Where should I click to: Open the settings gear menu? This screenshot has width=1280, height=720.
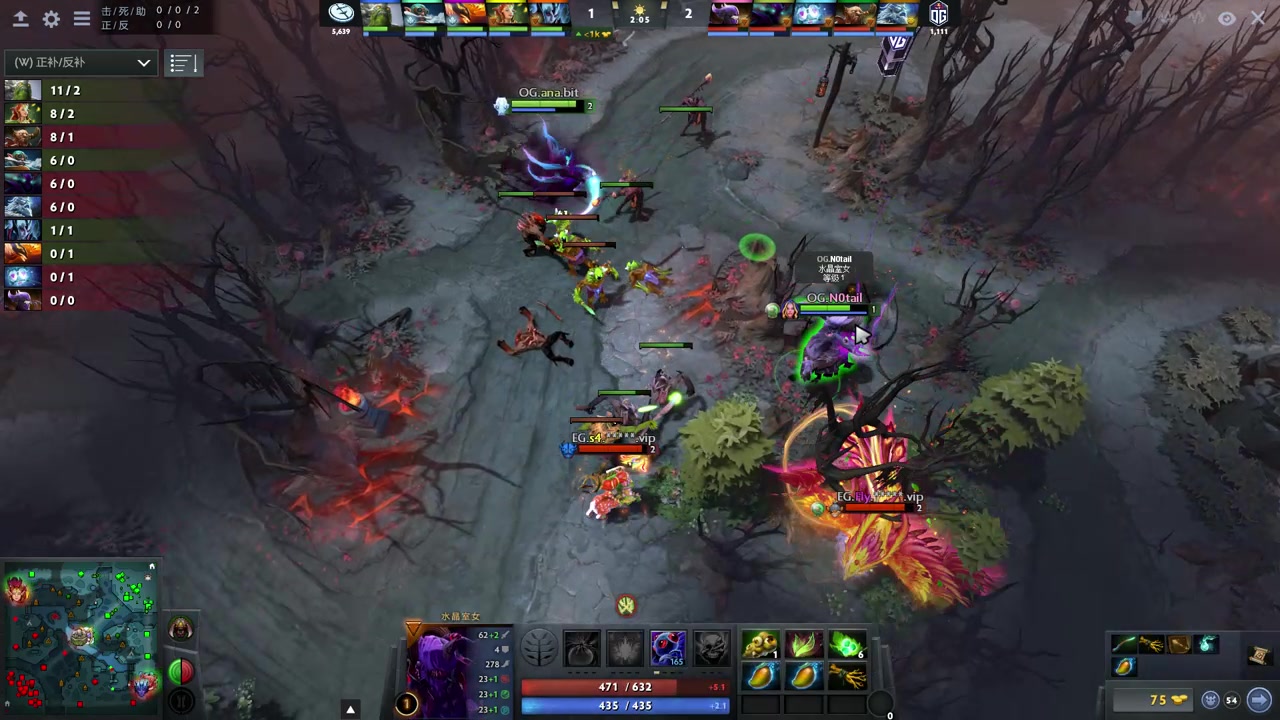pos(51,19)
